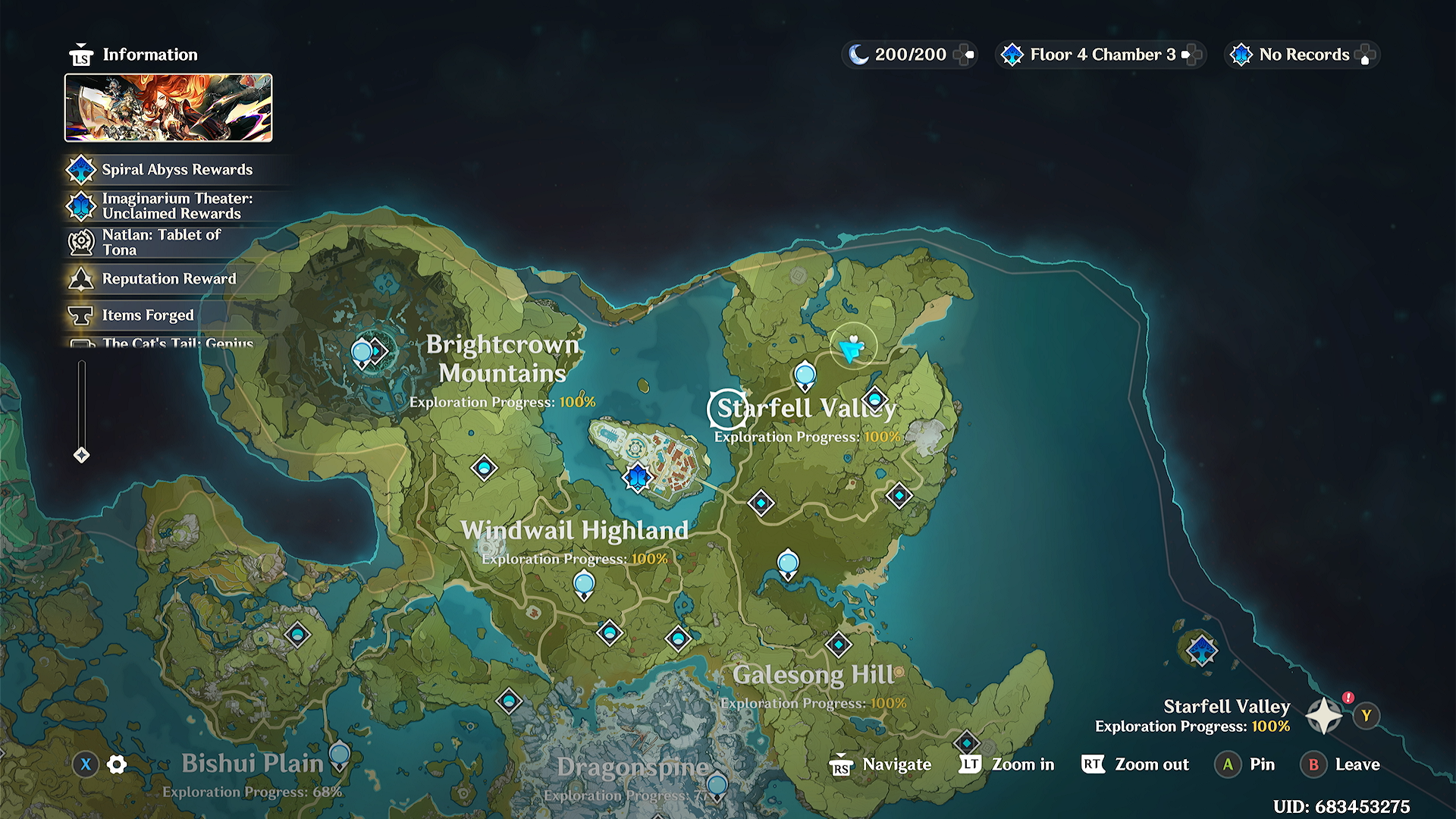The width and height of the screenshot is (1456, 819).
Task: Select the Spiral Abyss marker on the eastern islet
Action: [1202, 650]
